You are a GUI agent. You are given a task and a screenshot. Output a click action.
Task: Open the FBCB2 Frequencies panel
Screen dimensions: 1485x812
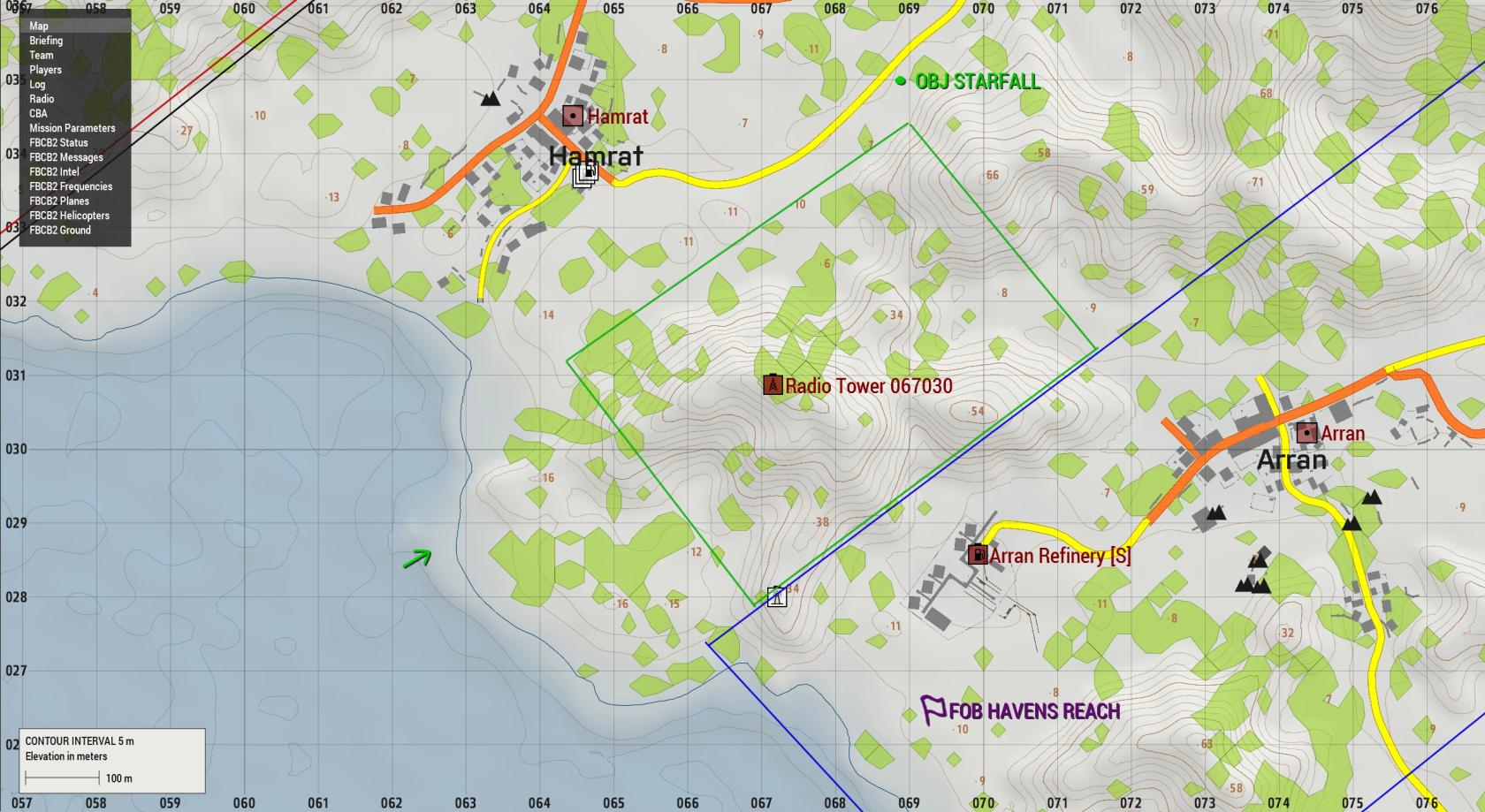(x=71, y=186)
